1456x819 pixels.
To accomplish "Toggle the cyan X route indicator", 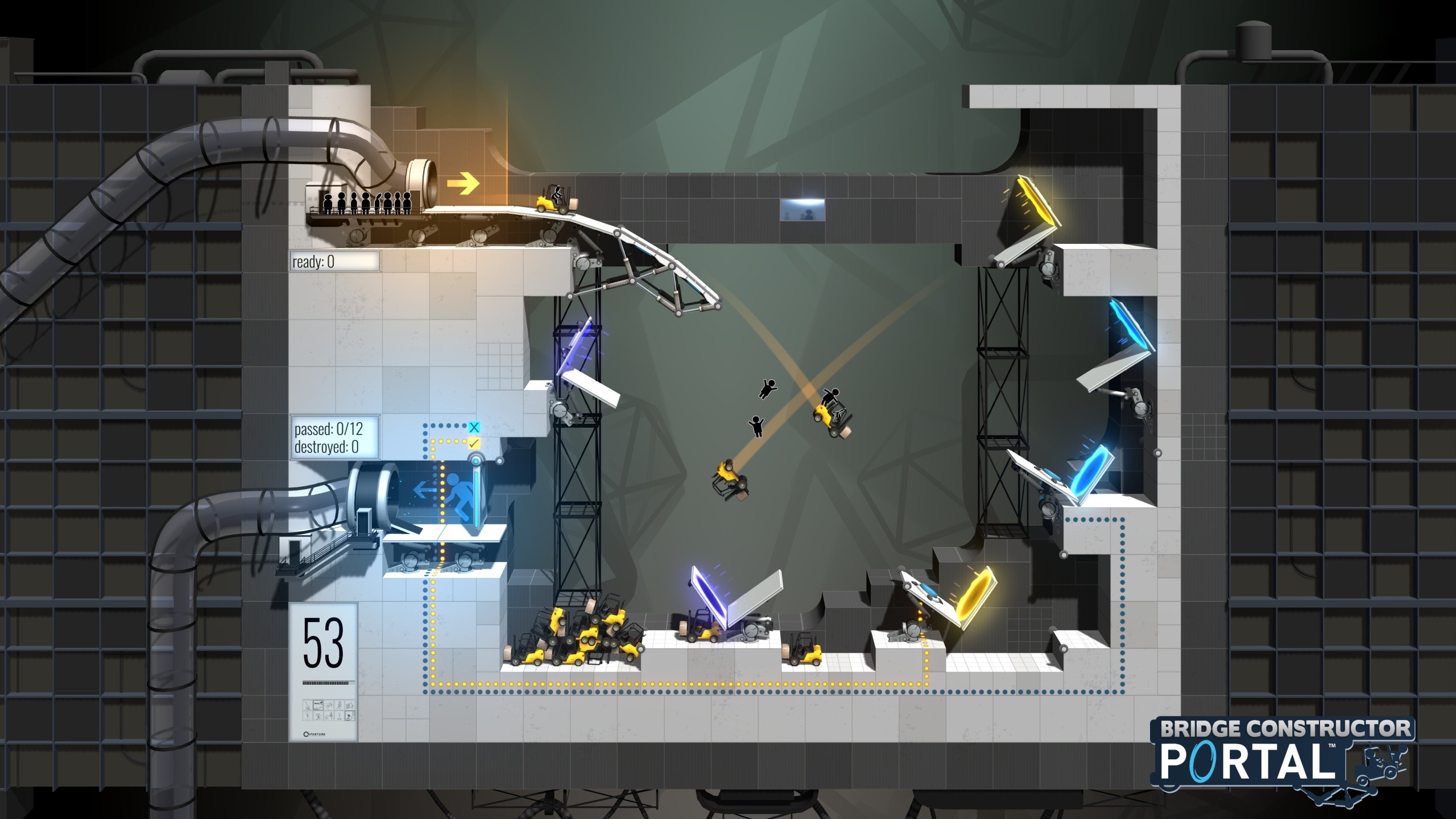I will click(474, 427).
